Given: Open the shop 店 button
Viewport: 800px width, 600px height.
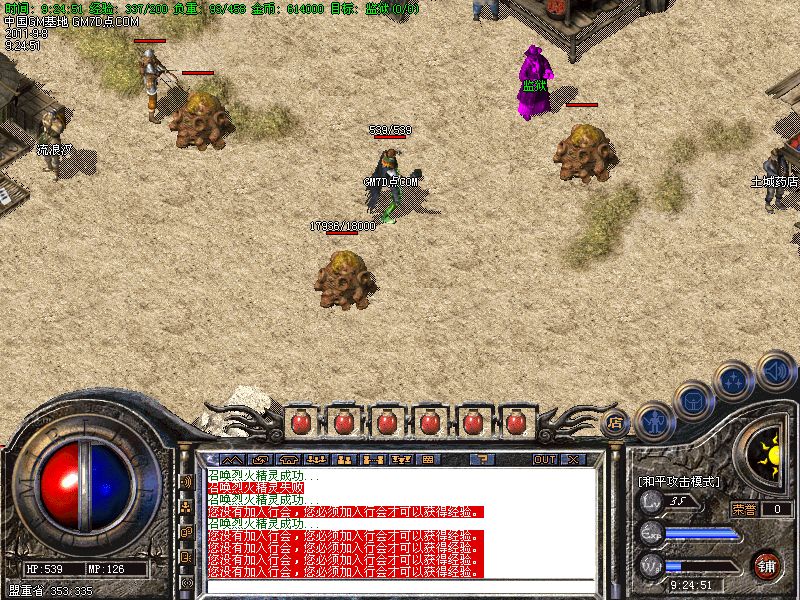Looking at the screenshot, I should pos(616,421).
